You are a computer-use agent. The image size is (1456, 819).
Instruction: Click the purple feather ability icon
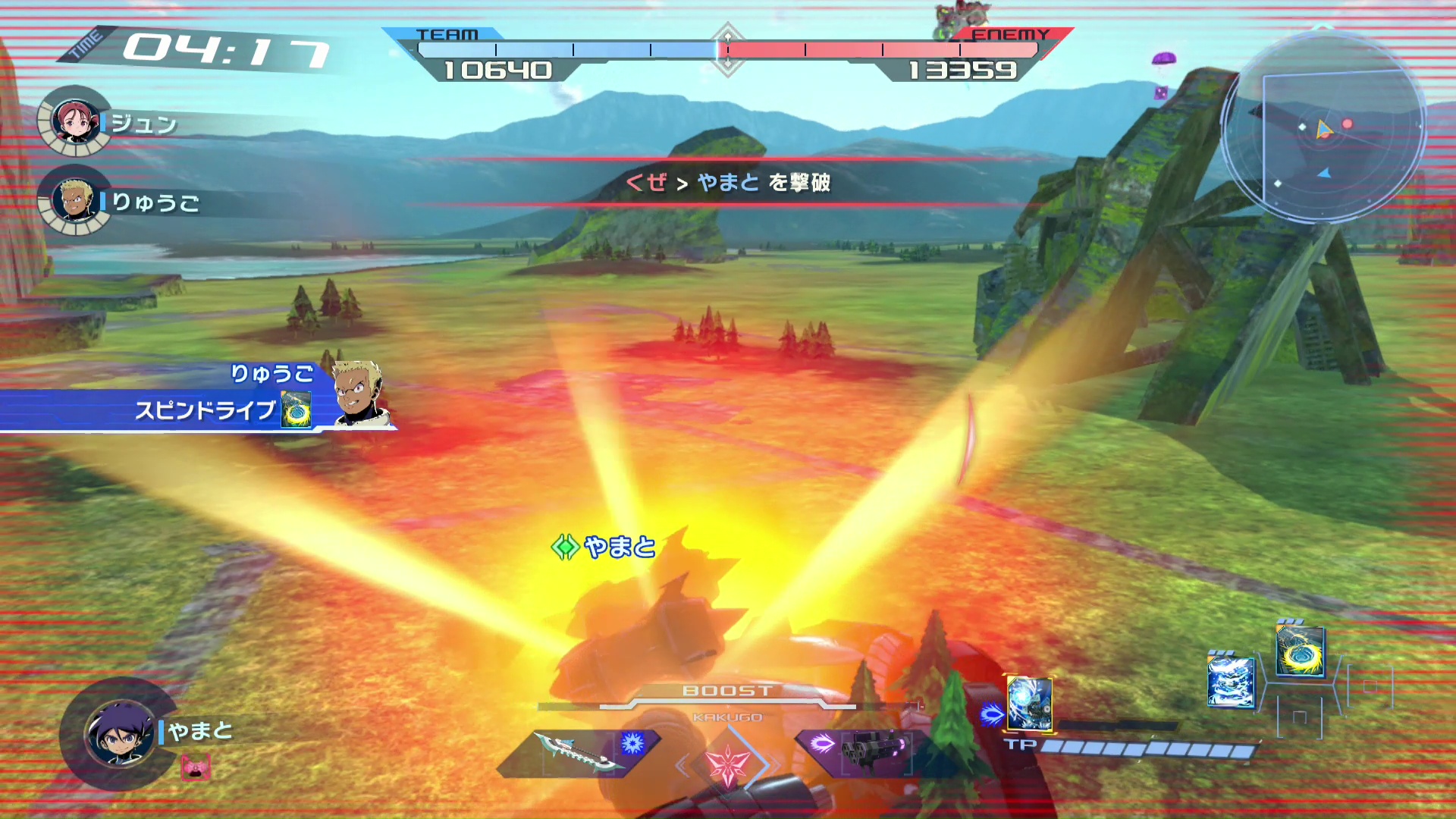coord(824,743)
